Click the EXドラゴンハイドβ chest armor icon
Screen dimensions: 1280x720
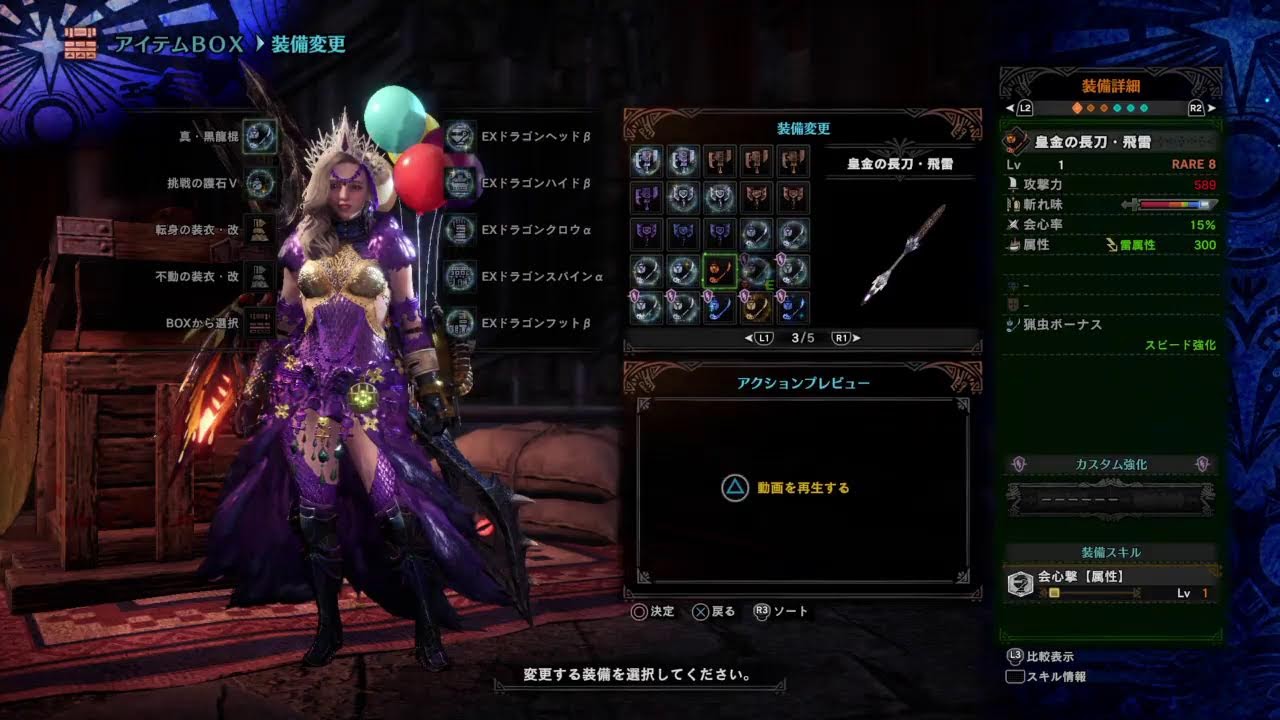point(461,184)
